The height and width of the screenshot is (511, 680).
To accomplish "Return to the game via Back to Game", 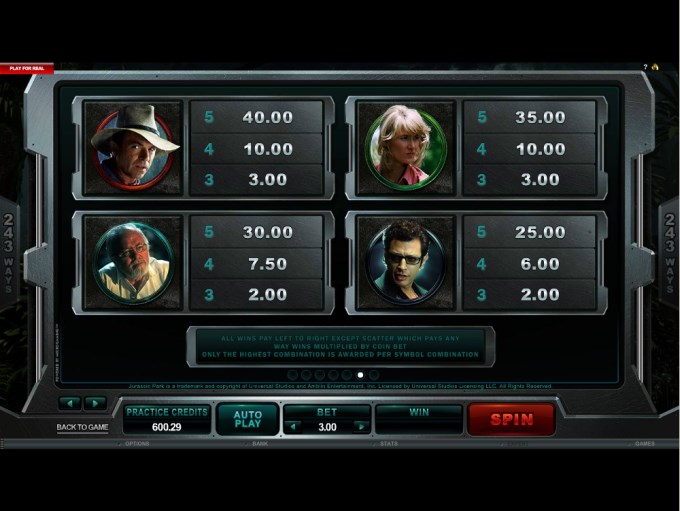I will 82,427.
